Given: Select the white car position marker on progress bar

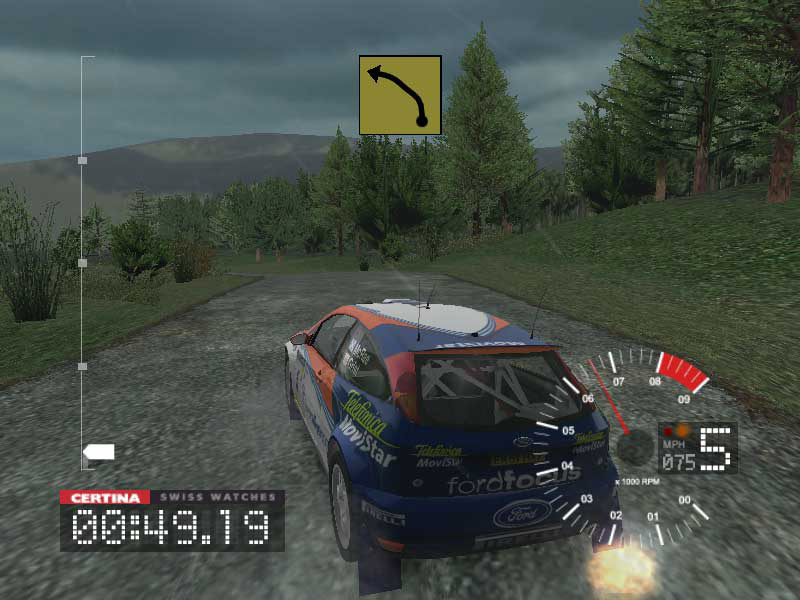Looking at the screenshot, I should tap(99, 452).
